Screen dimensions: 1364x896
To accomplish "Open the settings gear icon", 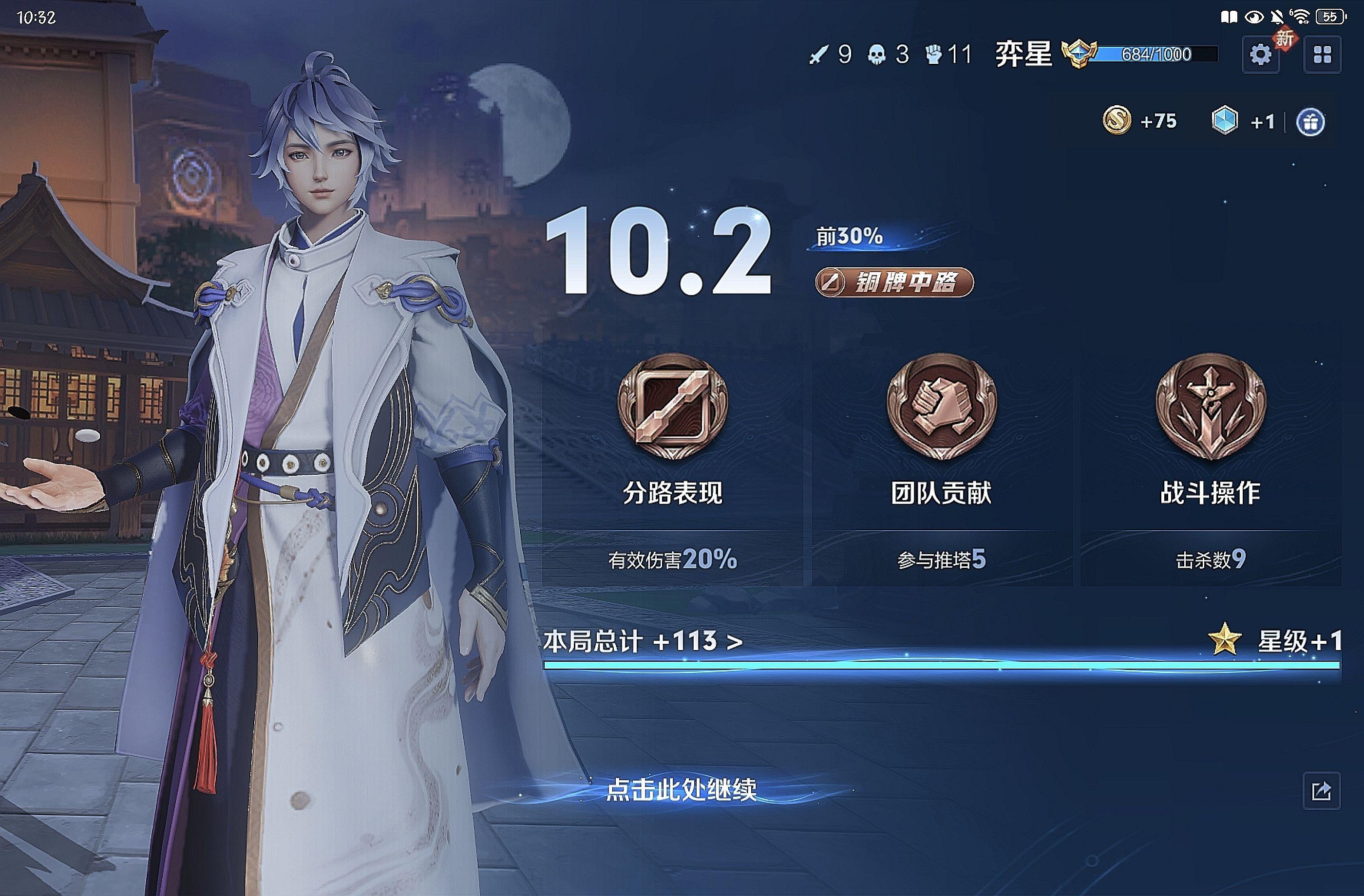I will coord(1260,55).
